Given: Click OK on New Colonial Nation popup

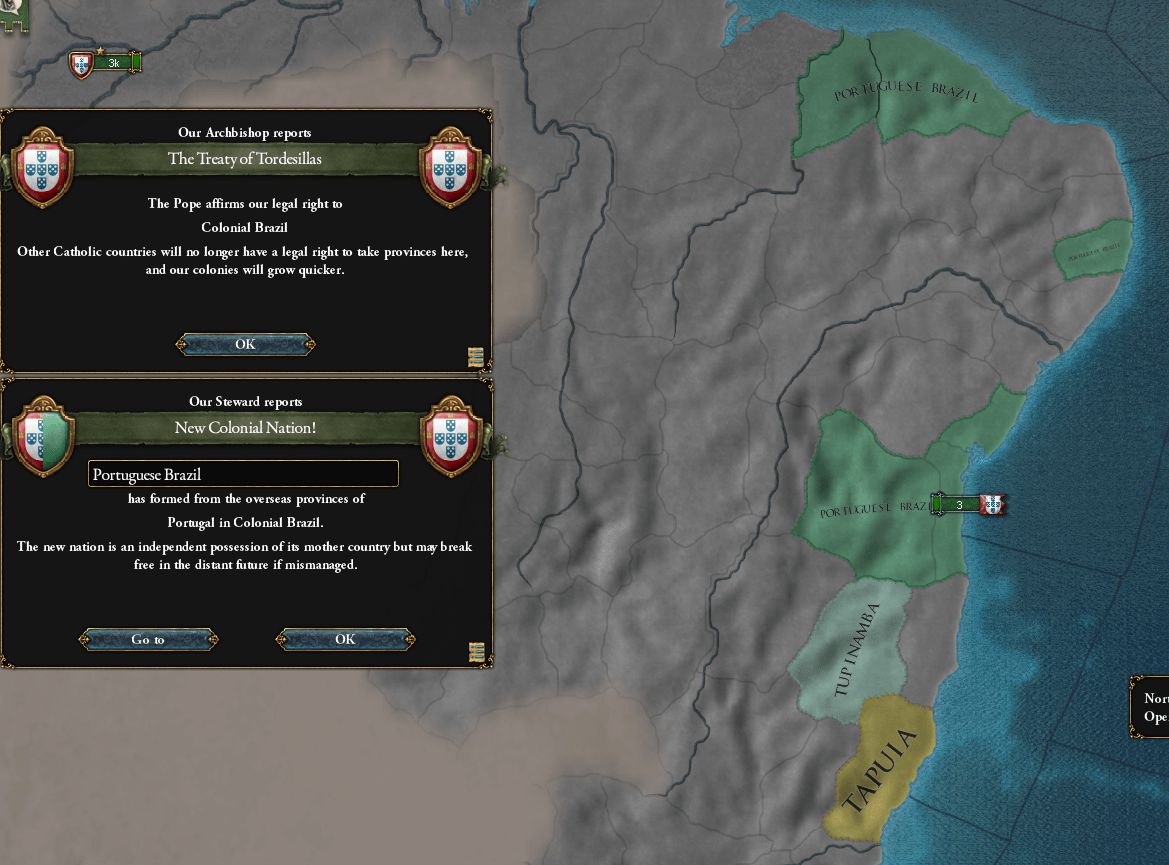Looking at the screenshot, I should pos(345,639).
